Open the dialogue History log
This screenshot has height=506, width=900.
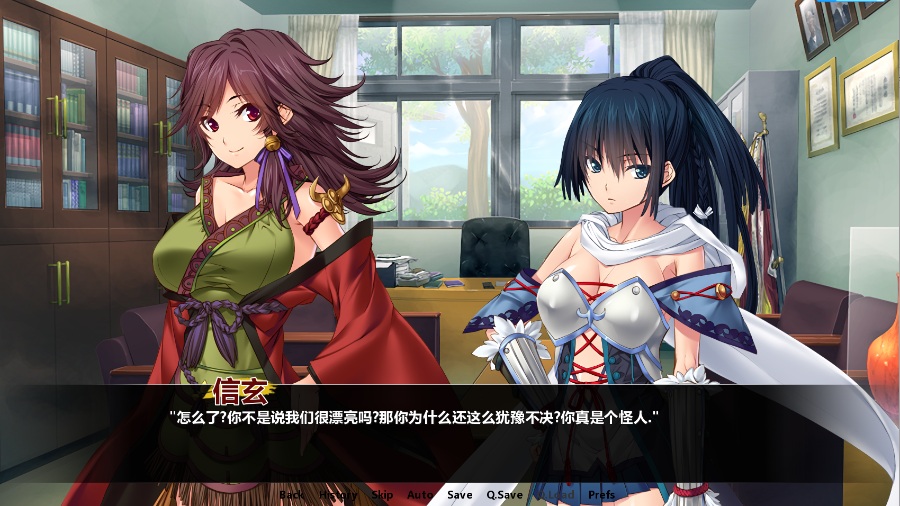point(338,495)
